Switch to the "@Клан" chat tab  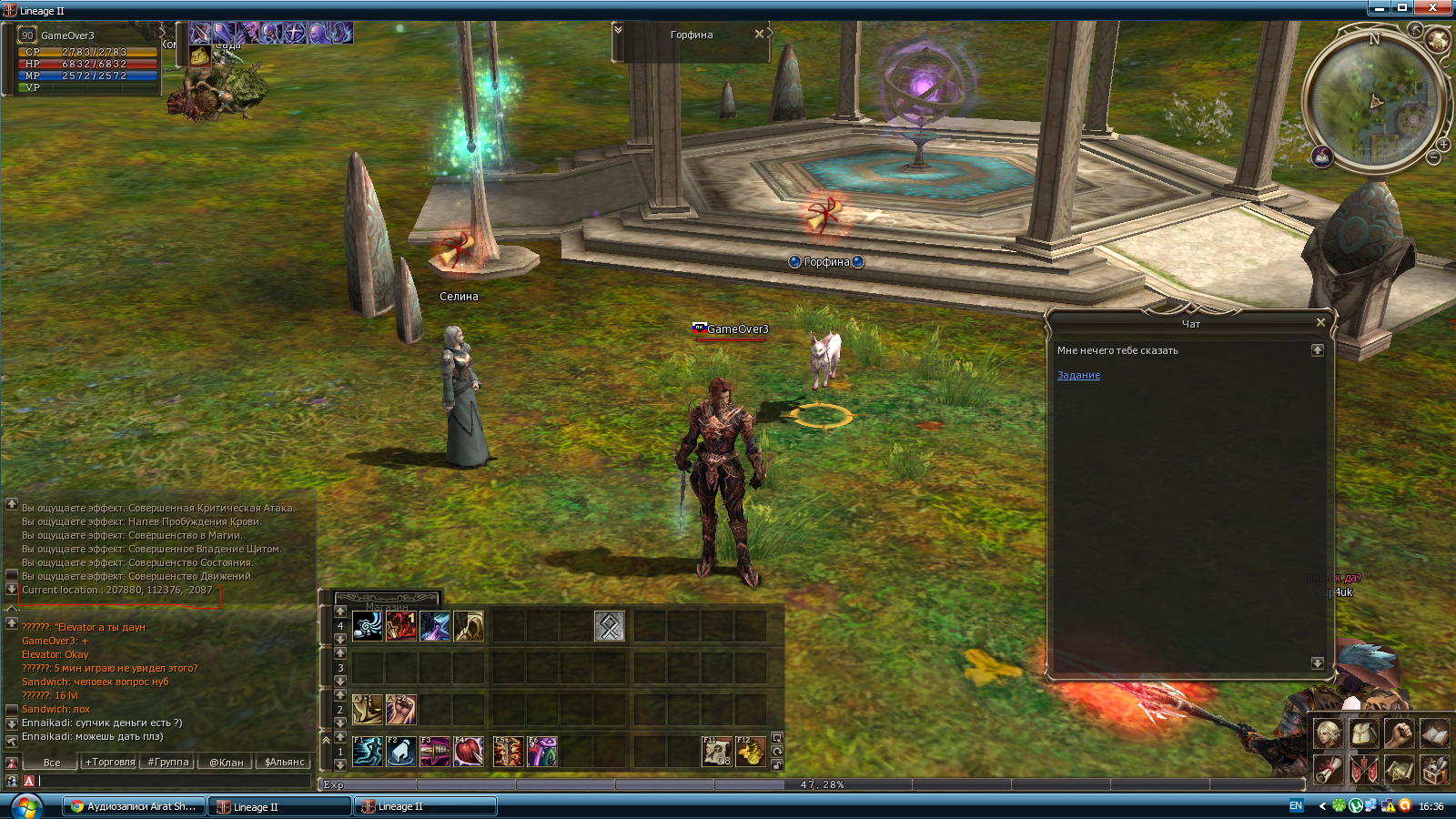227,762
